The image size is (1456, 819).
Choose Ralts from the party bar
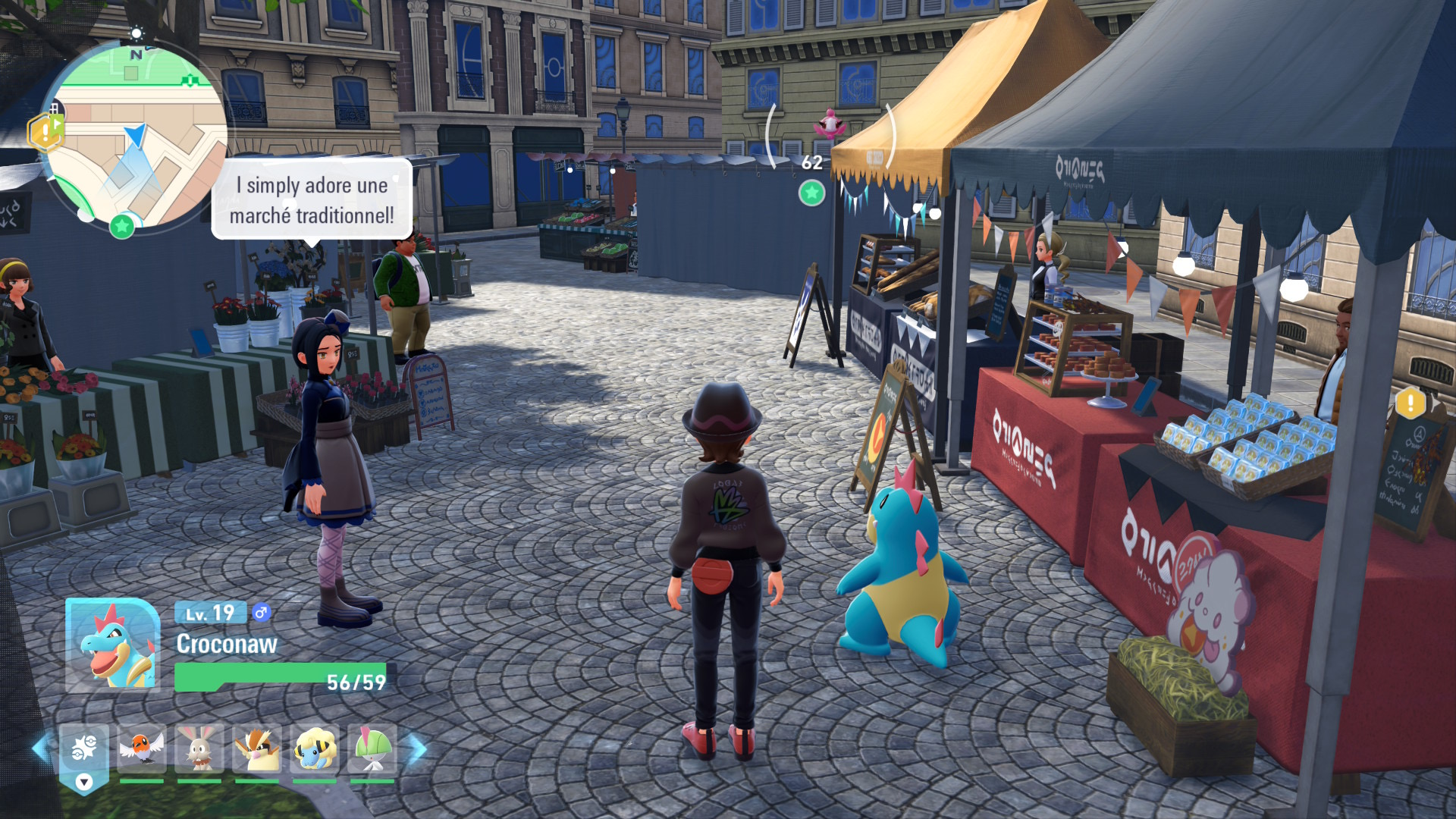pos(372,749)
